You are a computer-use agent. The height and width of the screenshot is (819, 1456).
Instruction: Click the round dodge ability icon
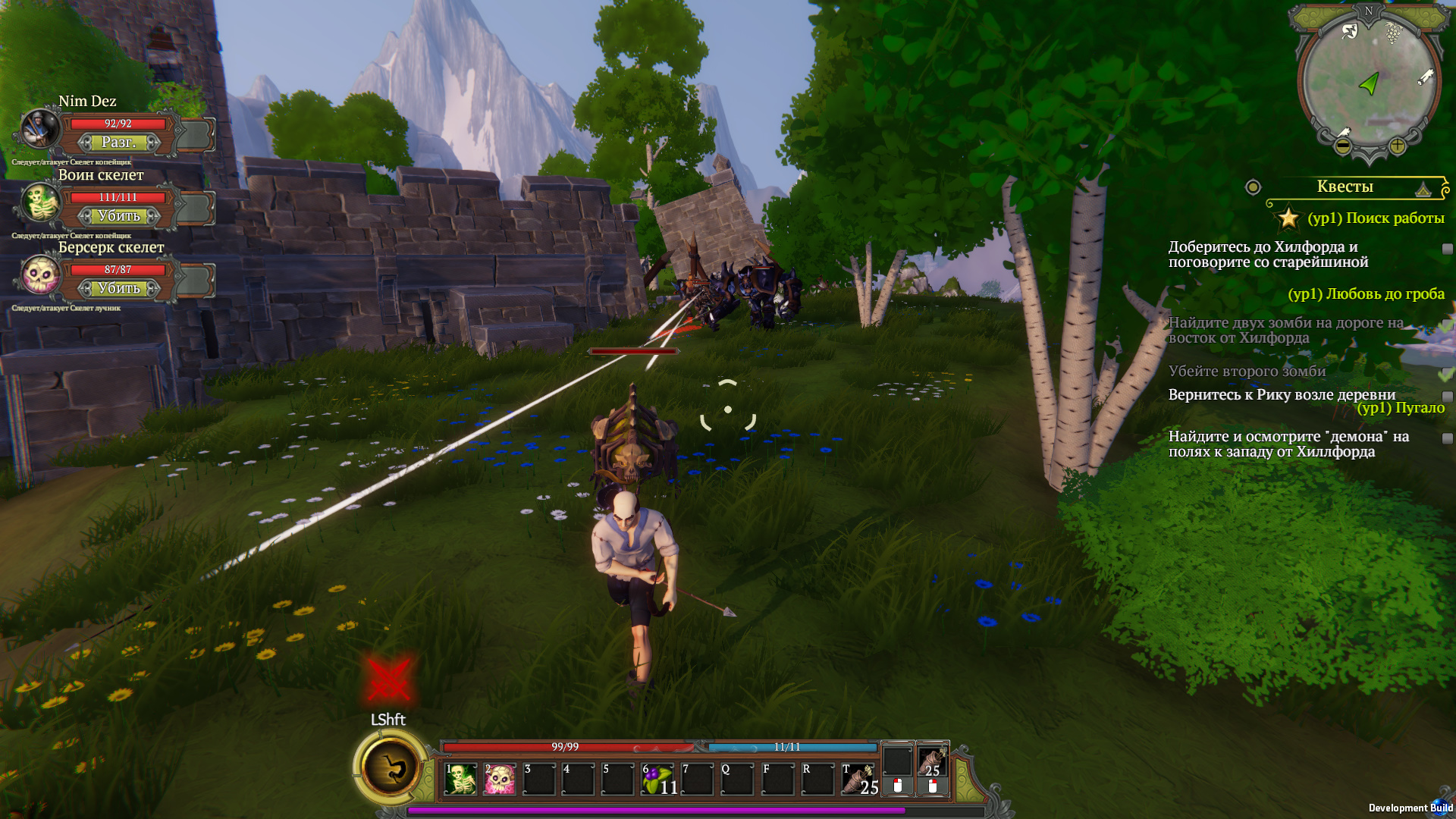click(391, 768)
